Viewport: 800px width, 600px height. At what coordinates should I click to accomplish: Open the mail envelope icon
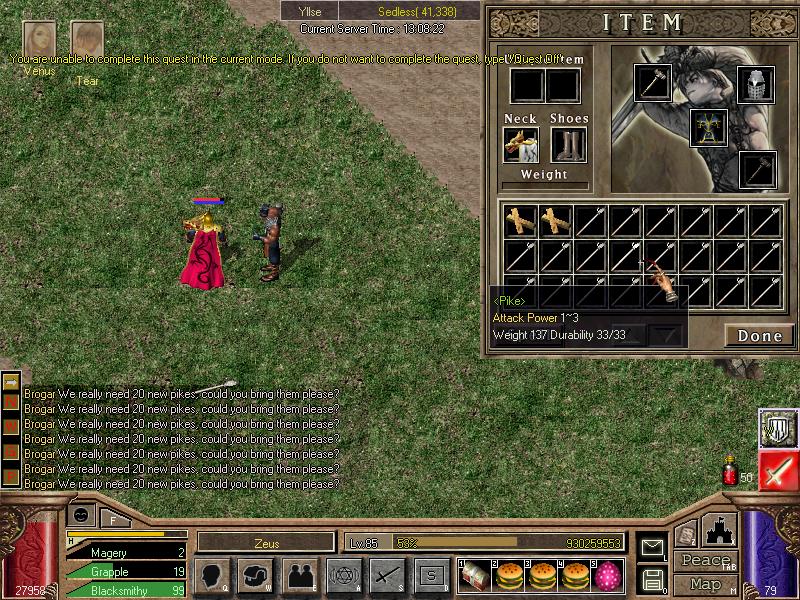click(653, 547)
